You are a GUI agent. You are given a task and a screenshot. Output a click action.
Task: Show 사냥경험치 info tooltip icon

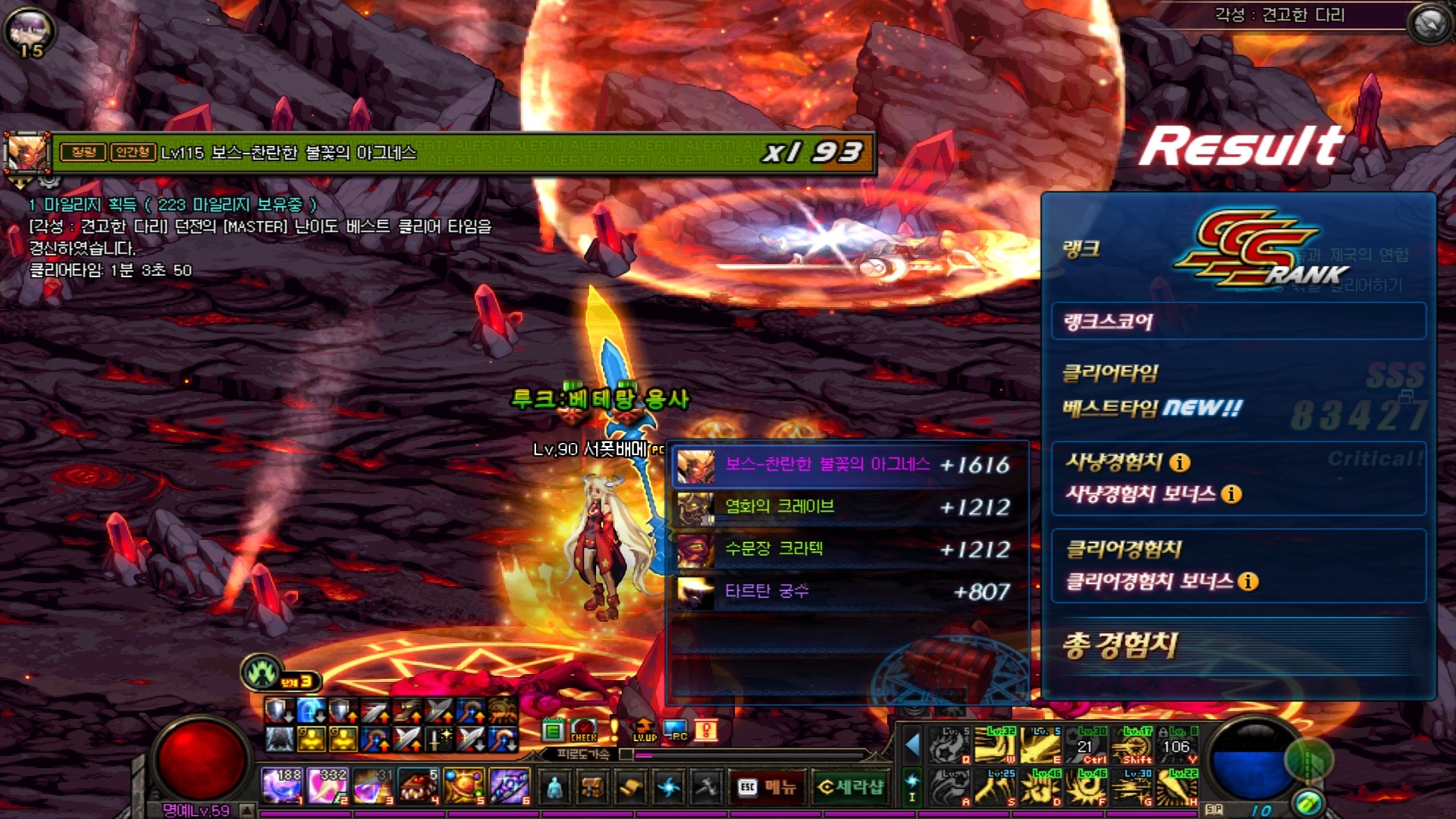coord(1179,462)
